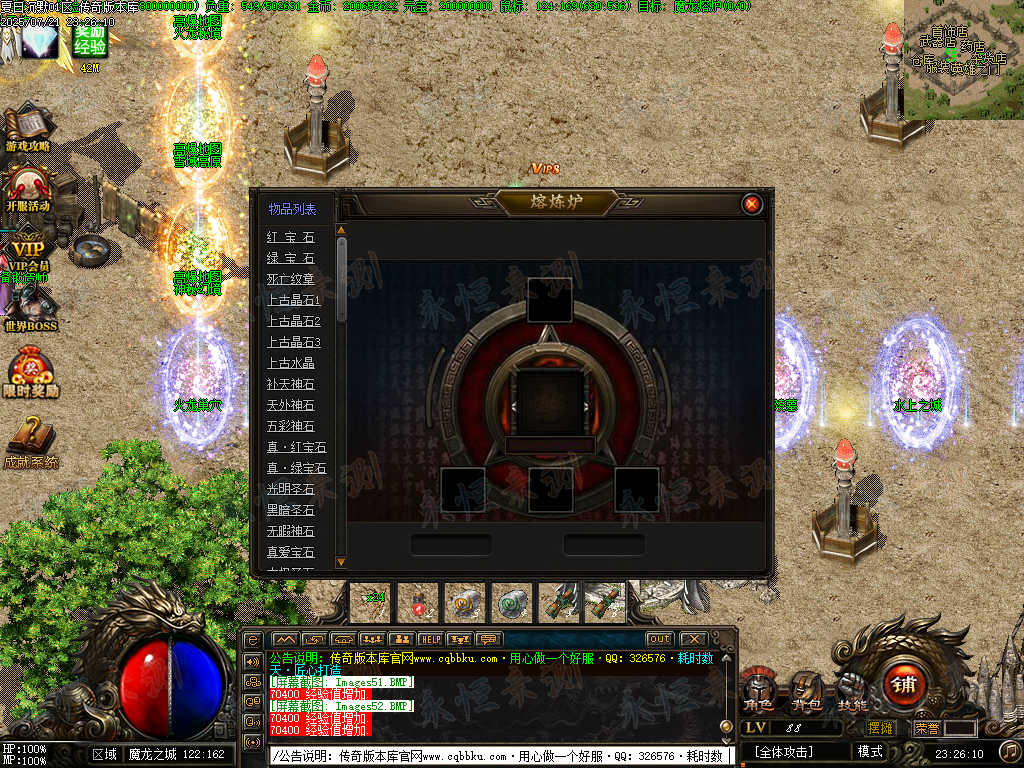Open the 成就系统 achievement system
This screenshot has width=1024, height=768.
coord(30,442)
